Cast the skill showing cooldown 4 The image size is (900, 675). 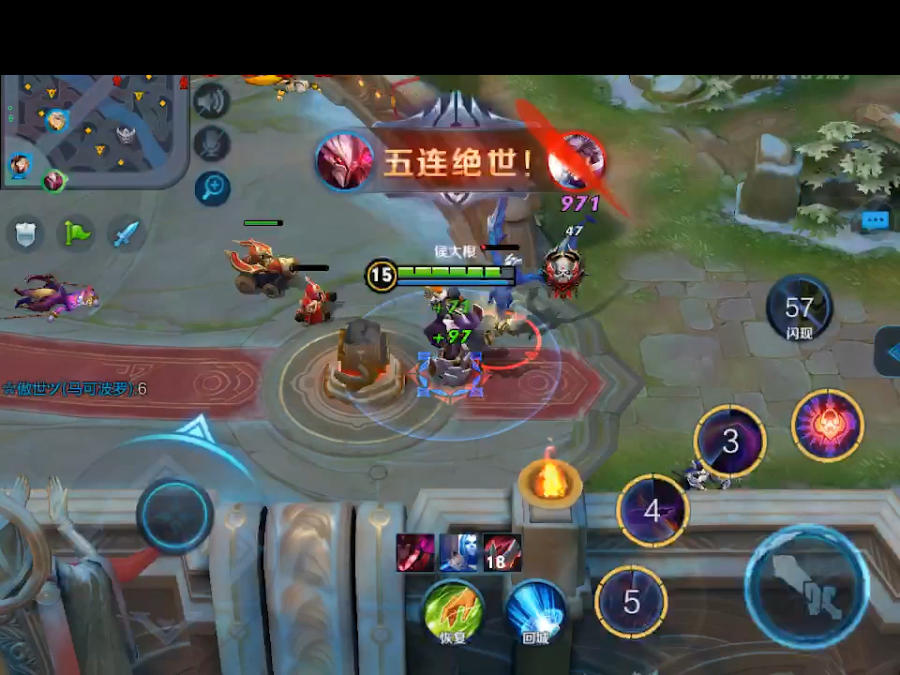(x=652, y=511)
